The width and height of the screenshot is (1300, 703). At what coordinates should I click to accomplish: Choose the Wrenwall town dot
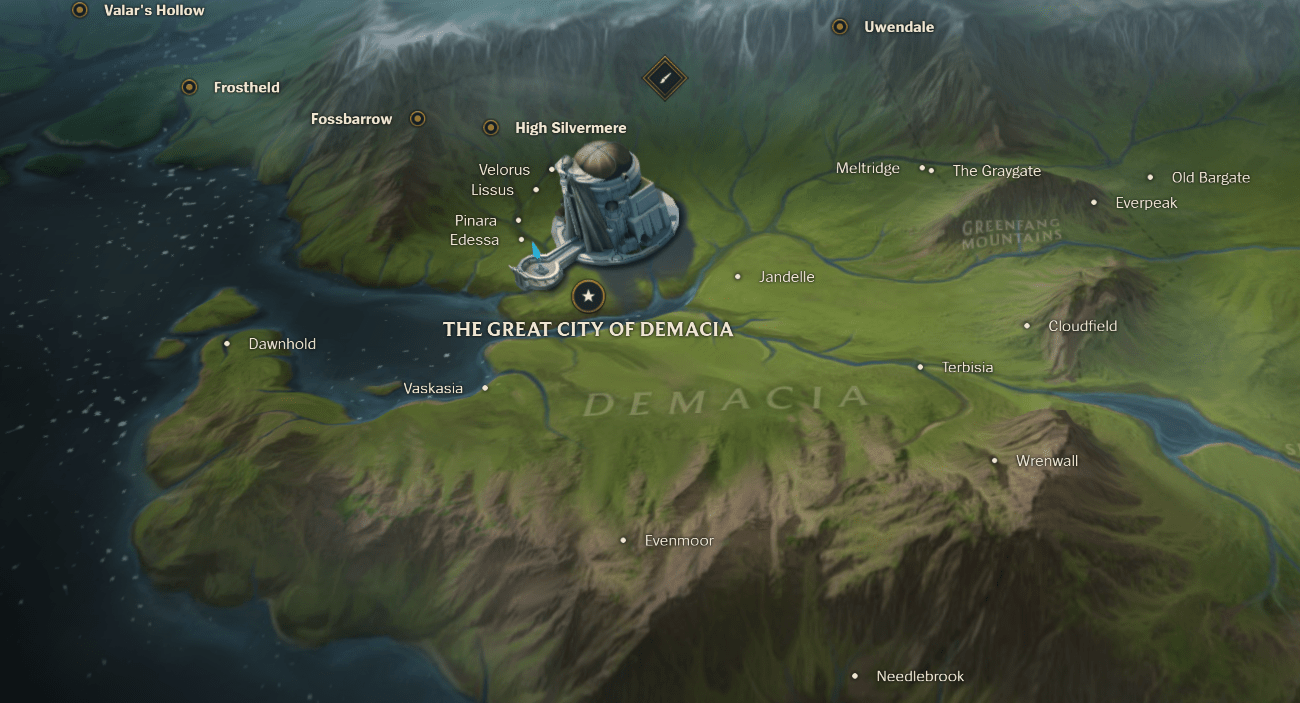coord(995,461)
